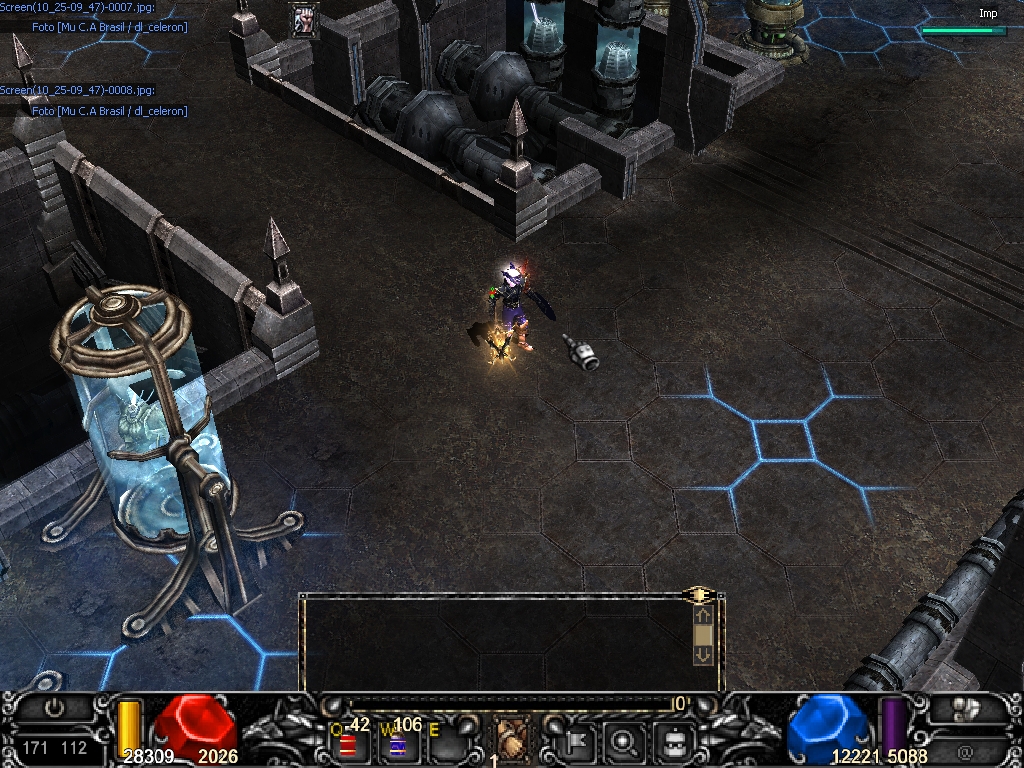Click the raised fist buff icon at top
Viewport: 1024px width, 768px height.
coord(304,20)
